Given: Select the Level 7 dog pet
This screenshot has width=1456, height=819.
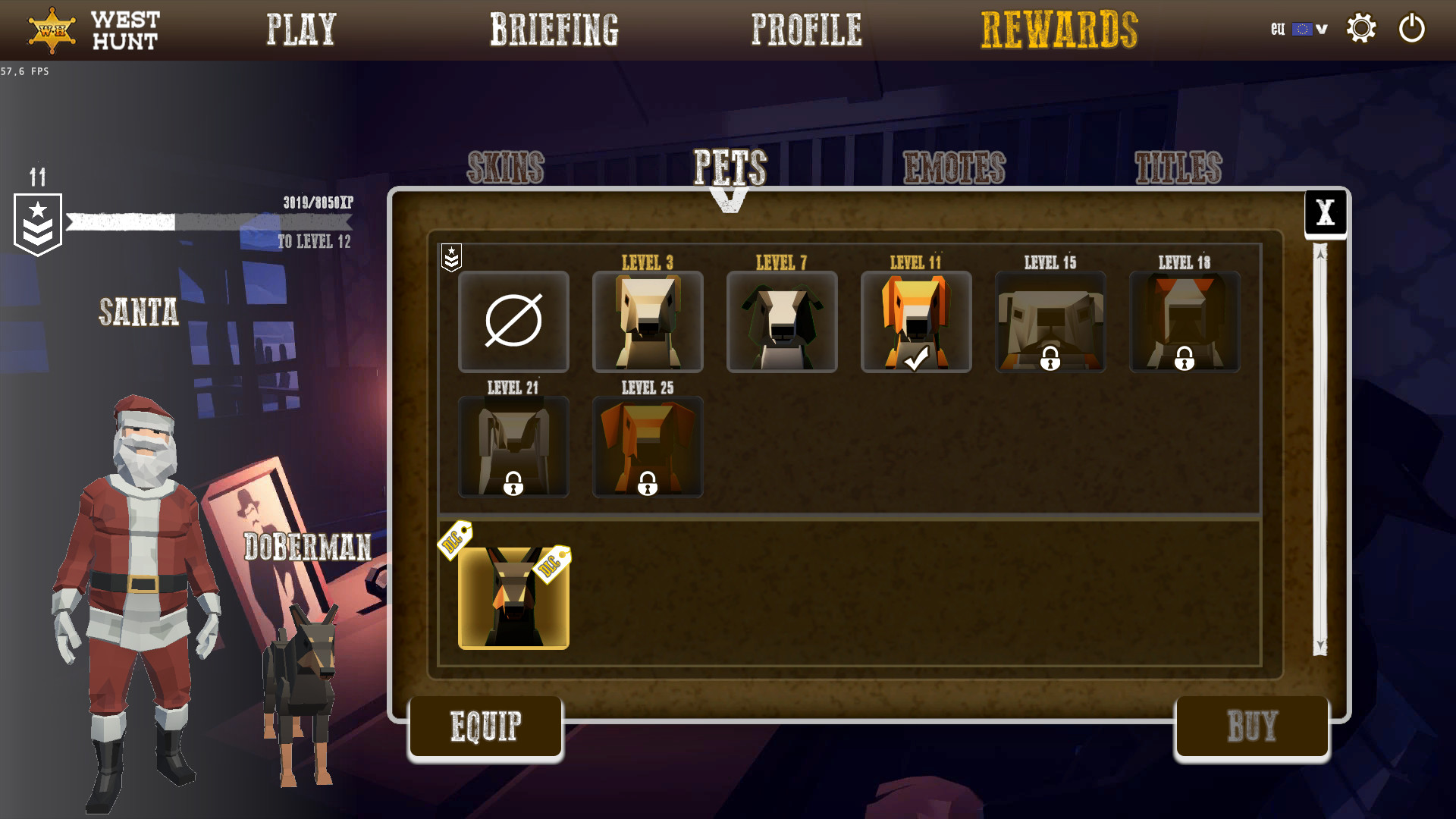Looking at the screenshot, I should 781,322.
